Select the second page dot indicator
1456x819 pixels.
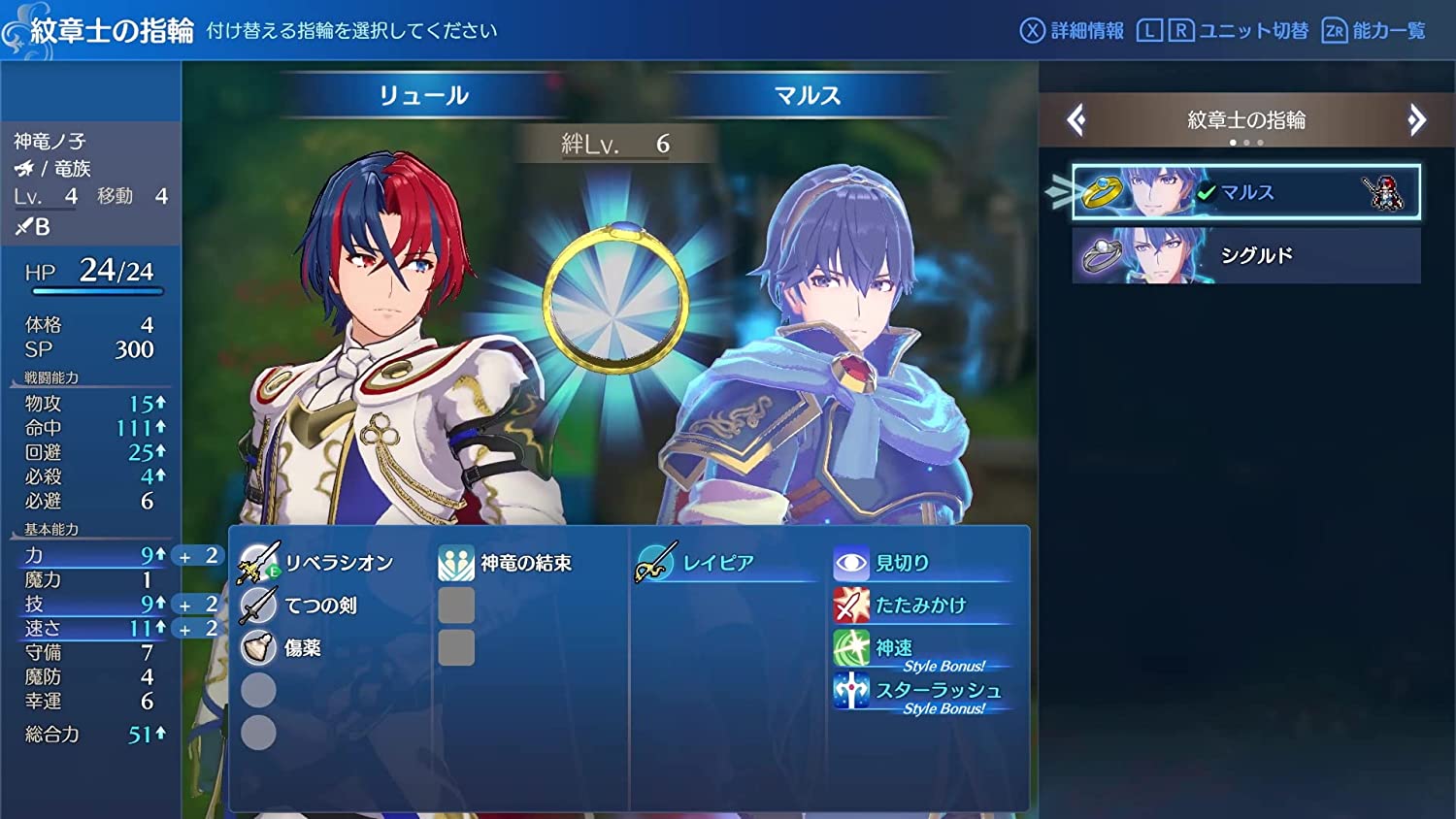point(1245,142)
